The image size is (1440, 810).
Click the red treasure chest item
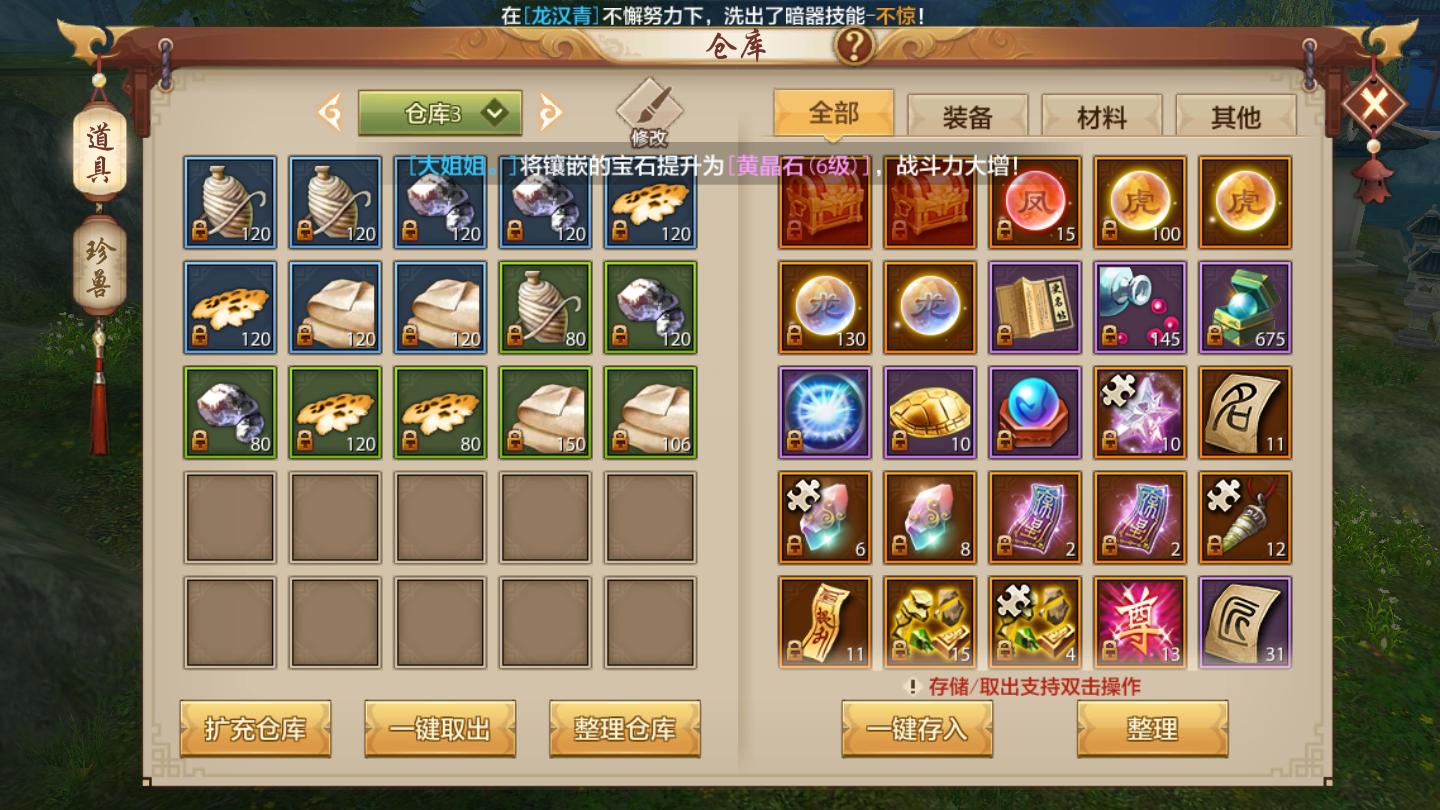point(825,203)
